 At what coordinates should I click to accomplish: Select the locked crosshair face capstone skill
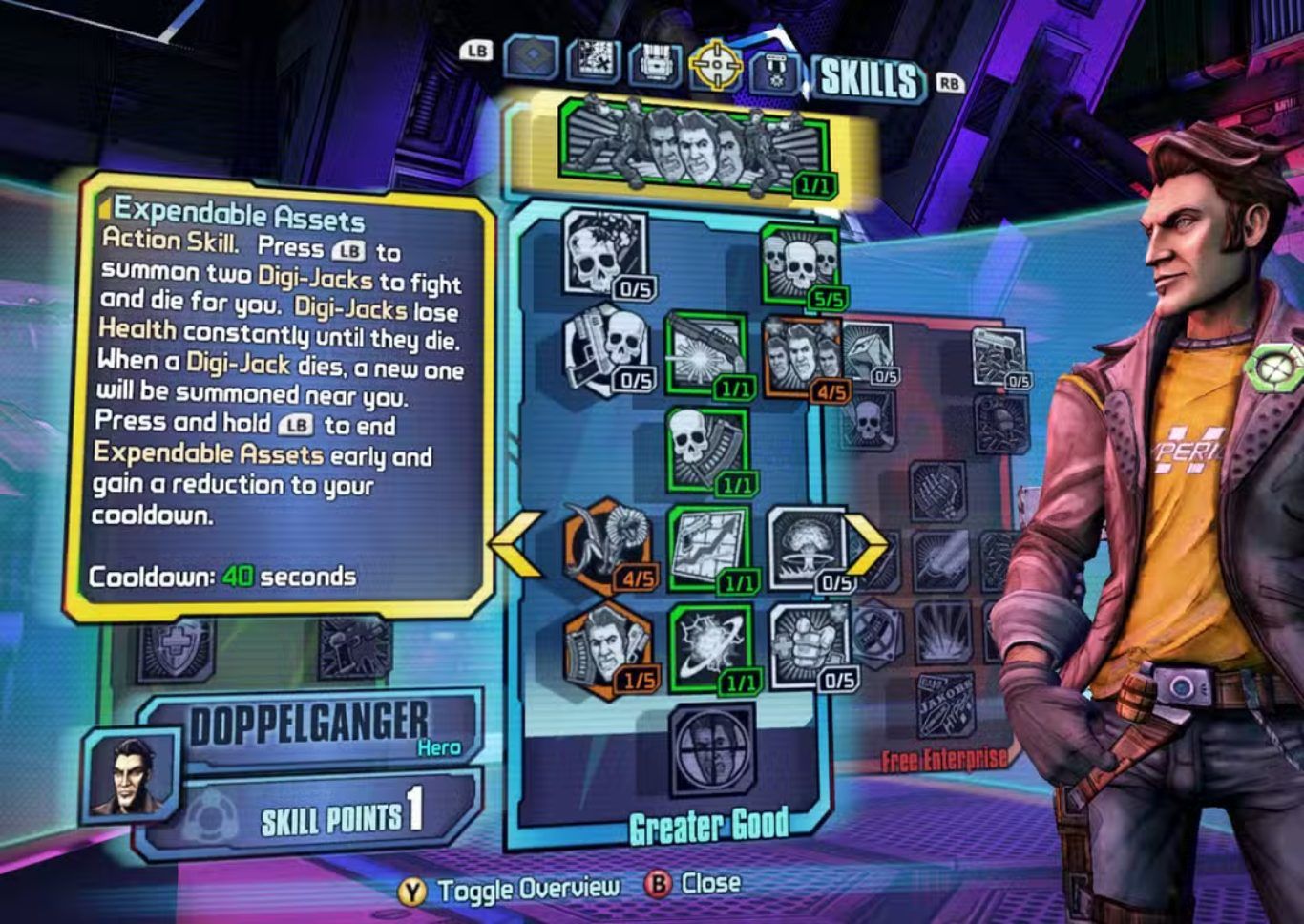click(x=710, y=748)
